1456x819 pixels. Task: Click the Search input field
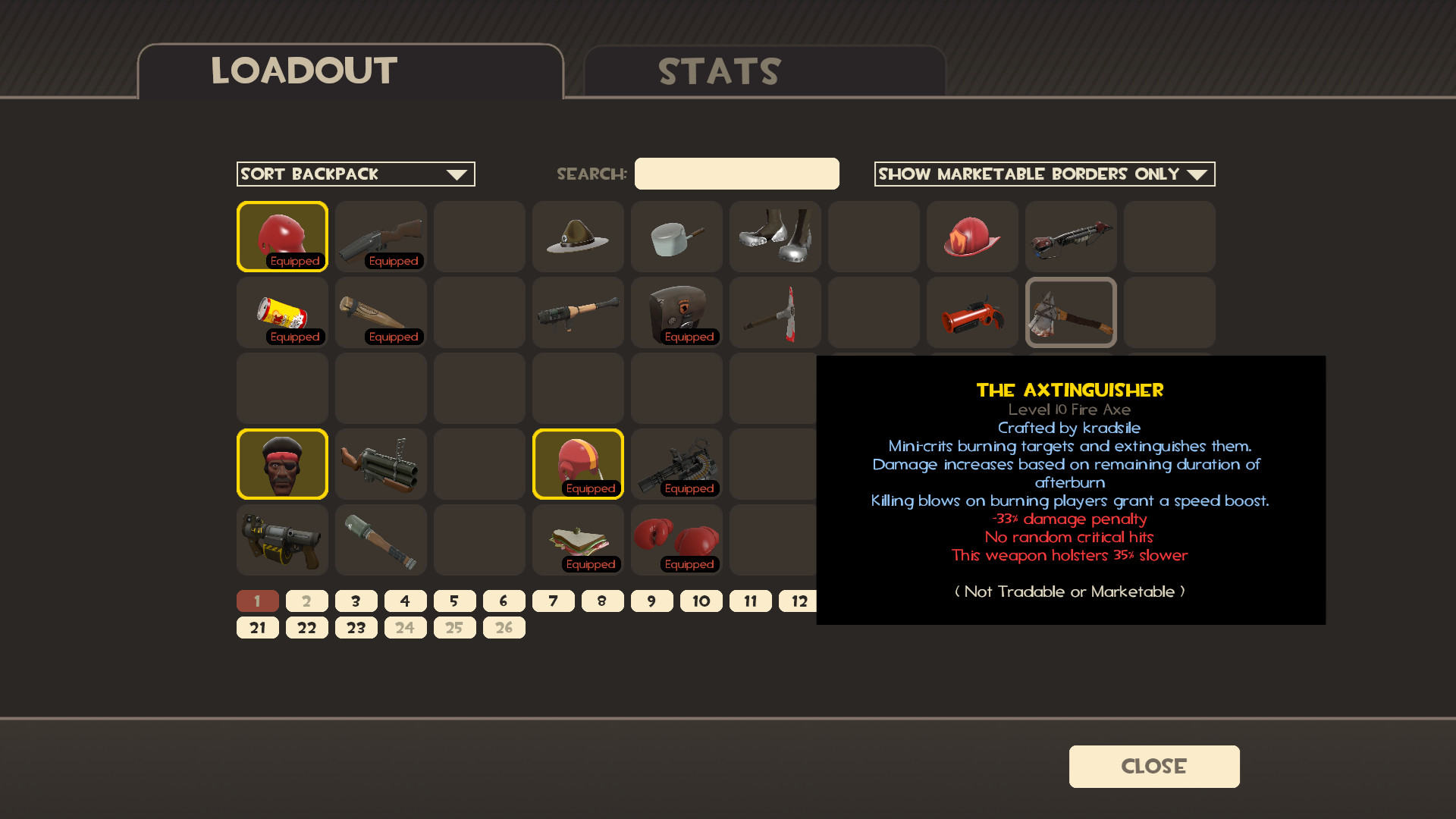coord(736,174)
